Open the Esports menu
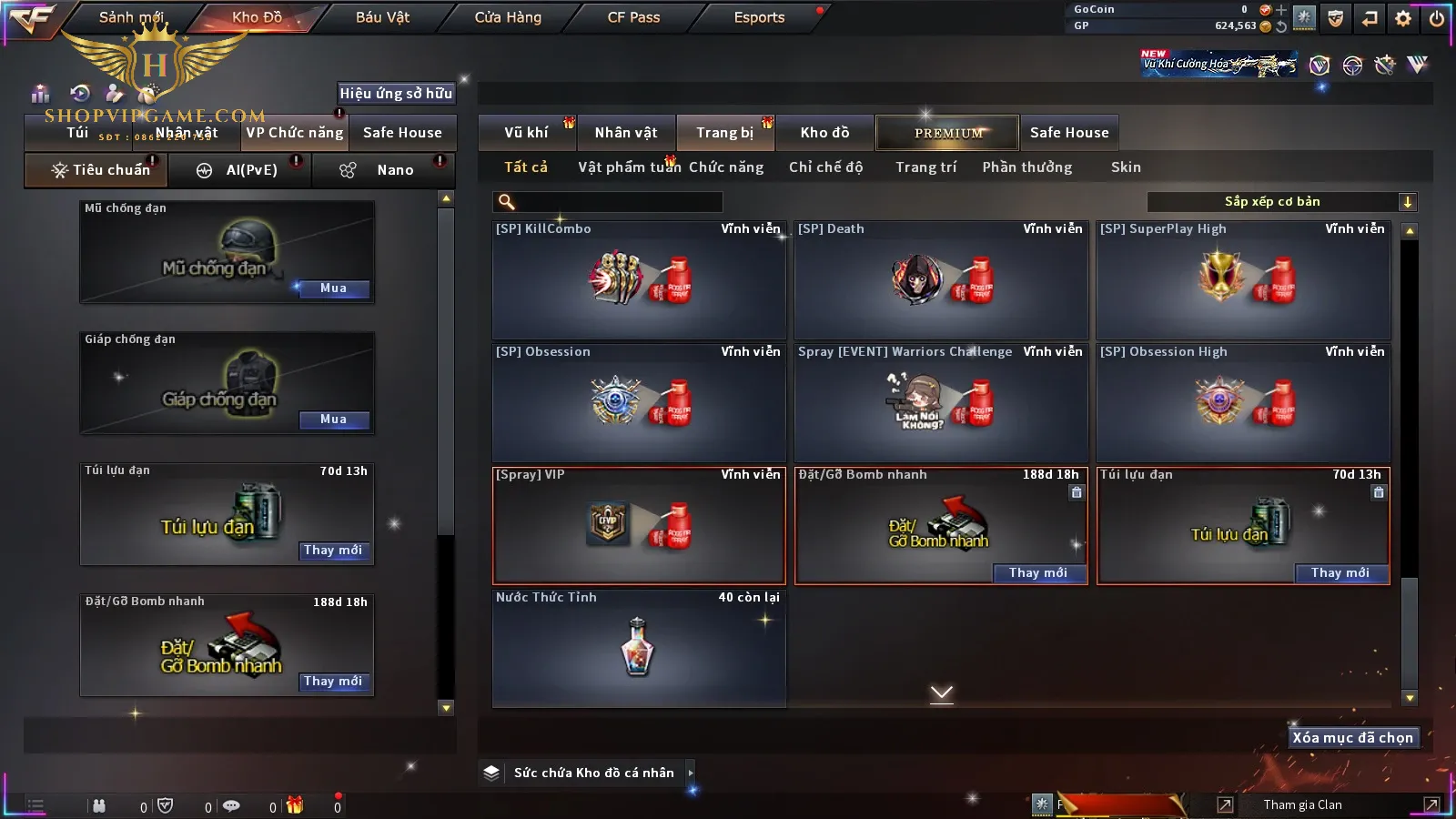The height and width of the screenshot is (819, 1456). pos(759,17)
